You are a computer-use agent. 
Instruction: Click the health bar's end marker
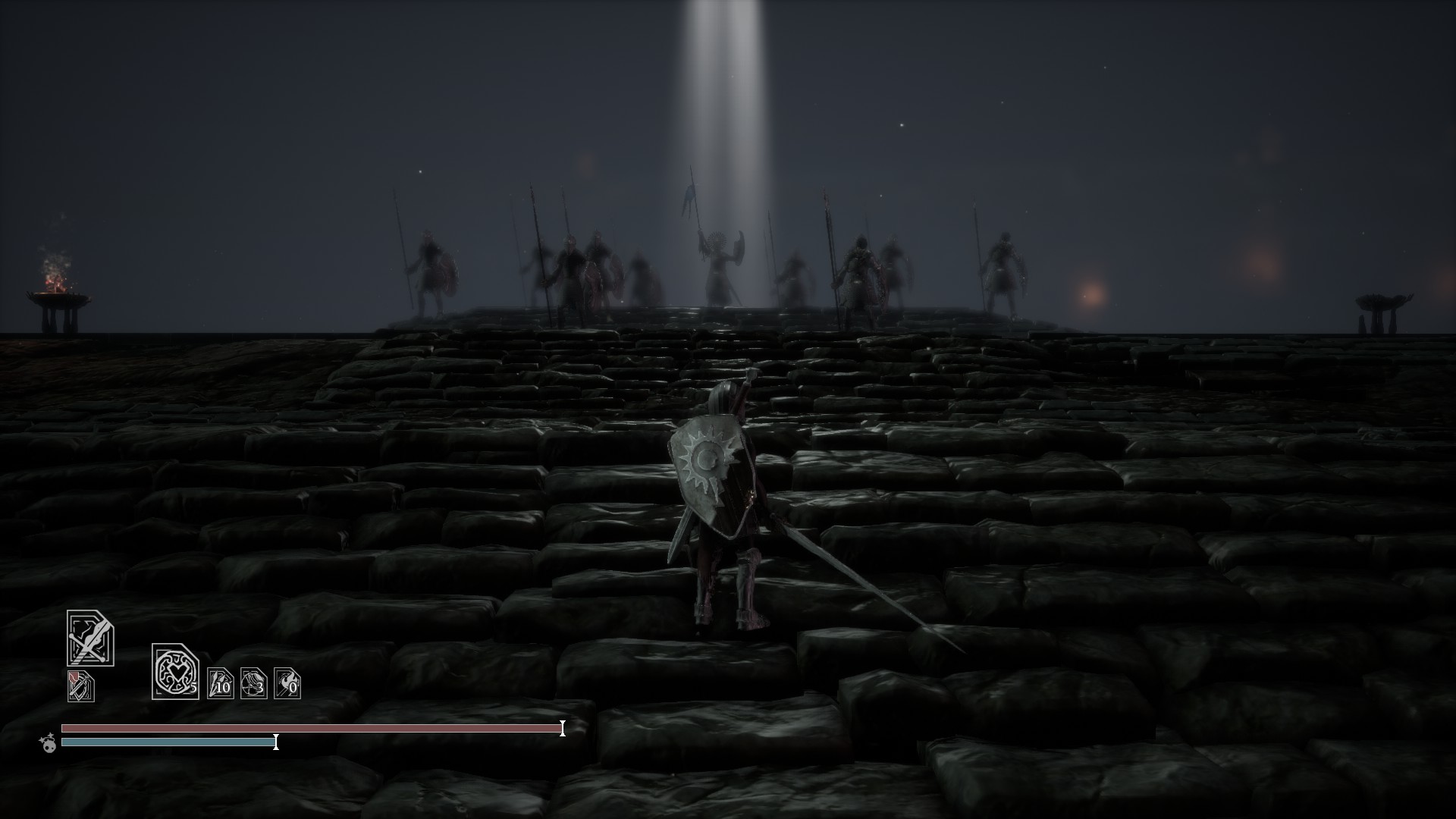[562, 730]
